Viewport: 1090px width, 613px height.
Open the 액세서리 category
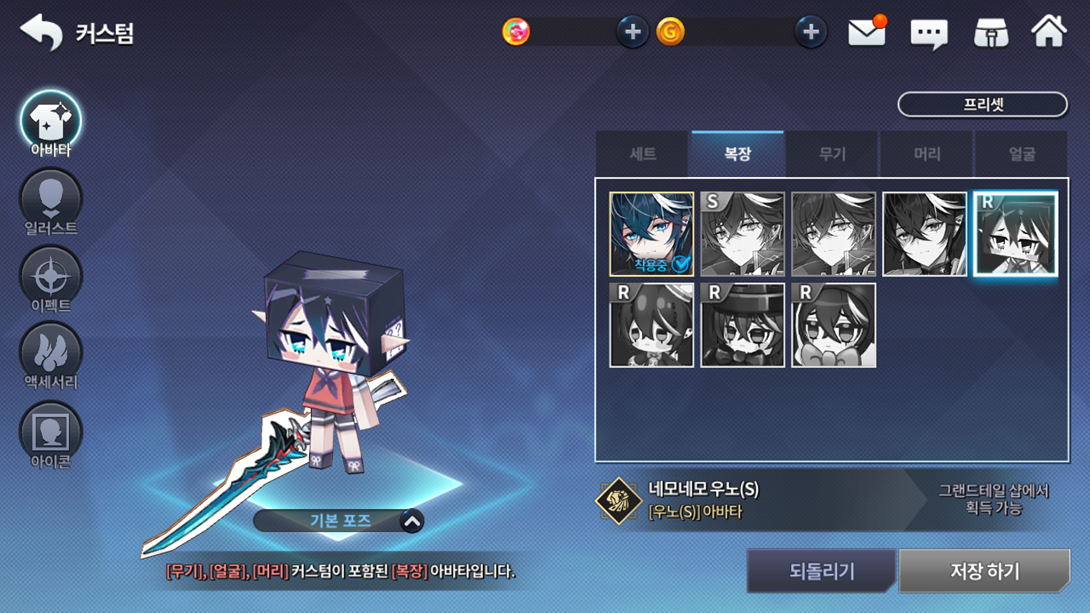pos(51,355)
